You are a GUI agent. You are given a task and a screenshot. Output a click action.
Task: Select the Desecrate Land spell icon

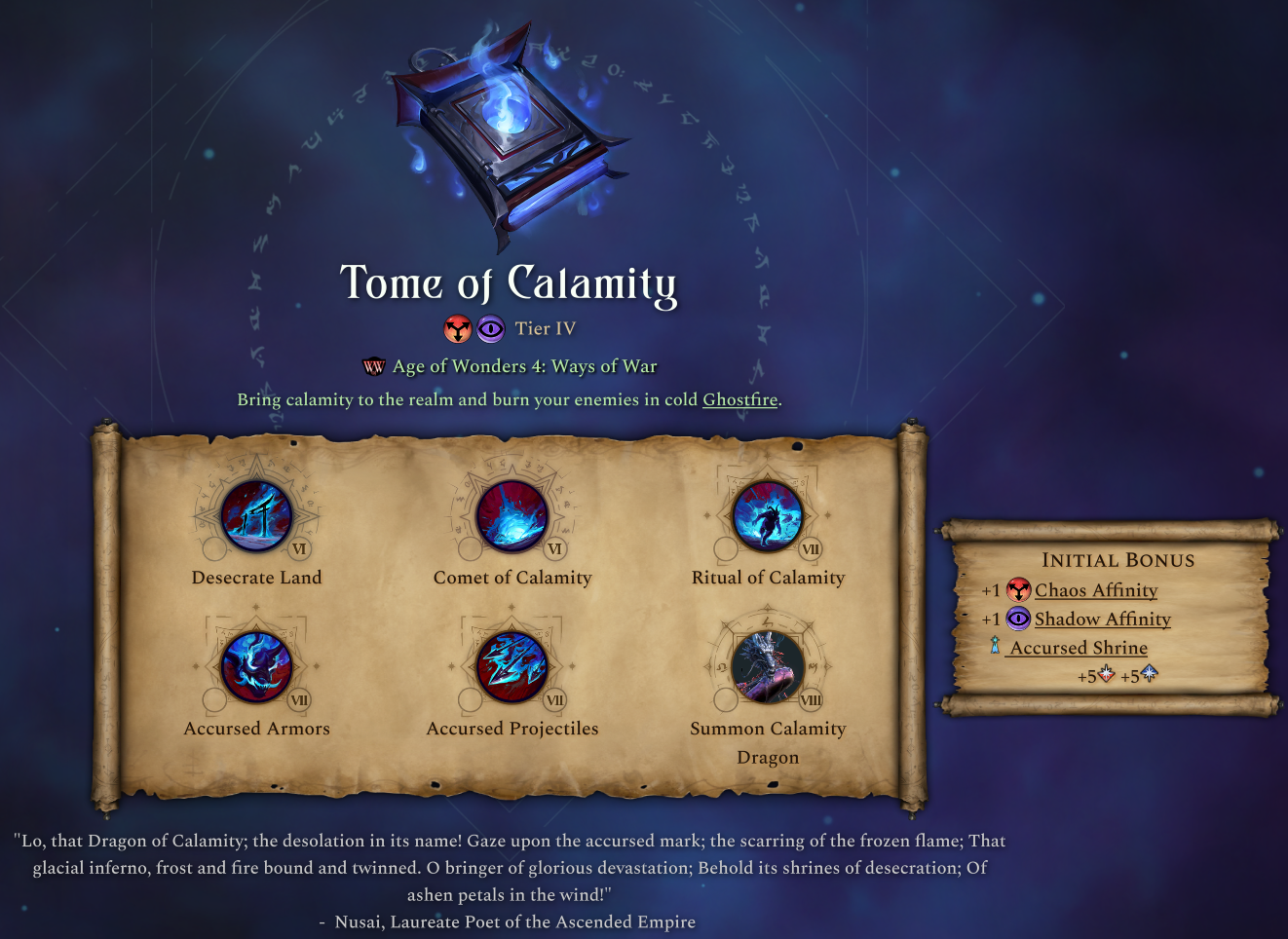256,515
